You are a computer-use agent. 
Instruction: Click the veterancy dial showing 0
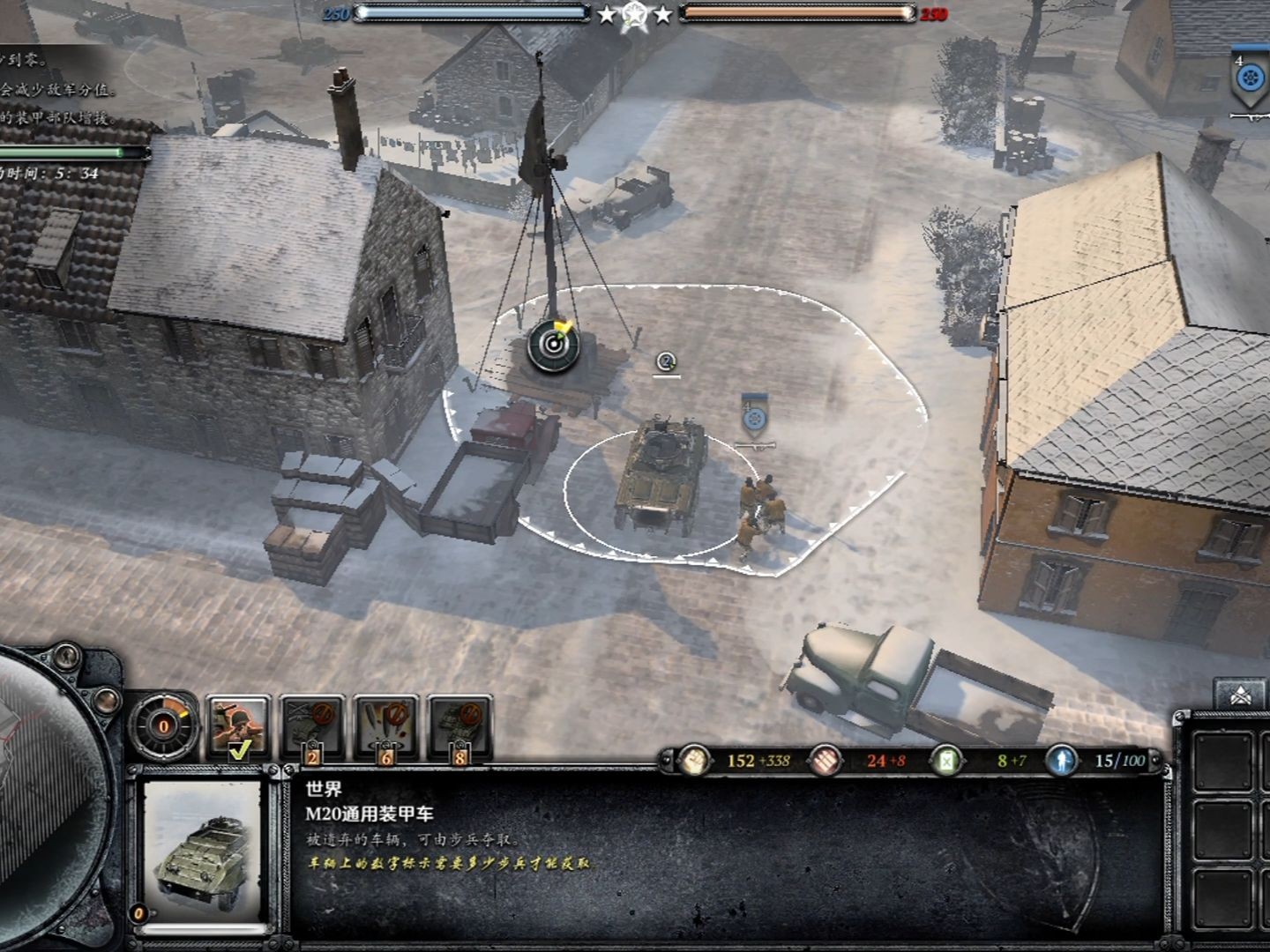(x=163, y=727)
